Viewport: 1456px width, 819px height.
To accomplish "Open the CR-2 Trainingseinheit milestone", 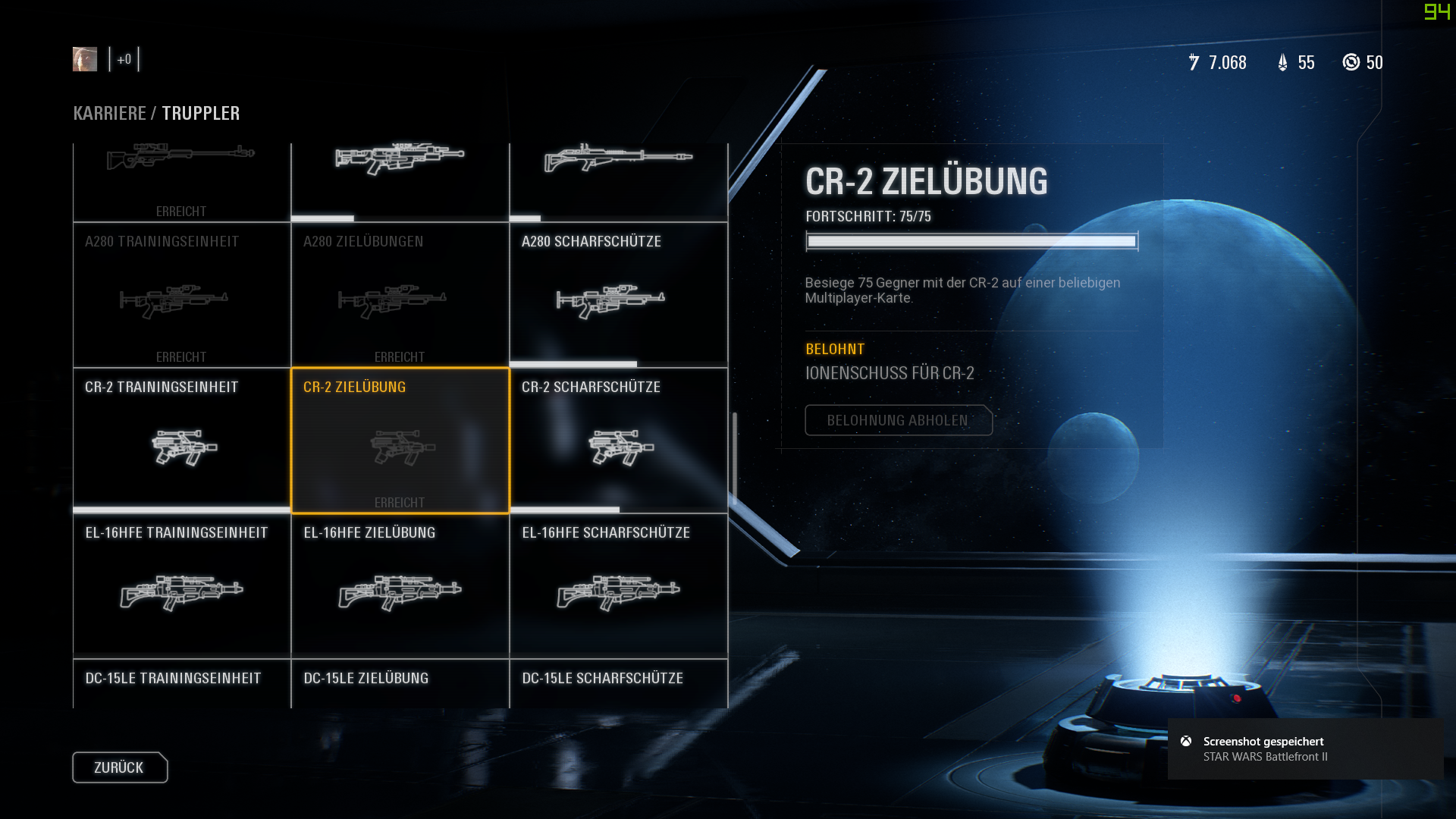I will pyautogui.click(x=182, y=441).
